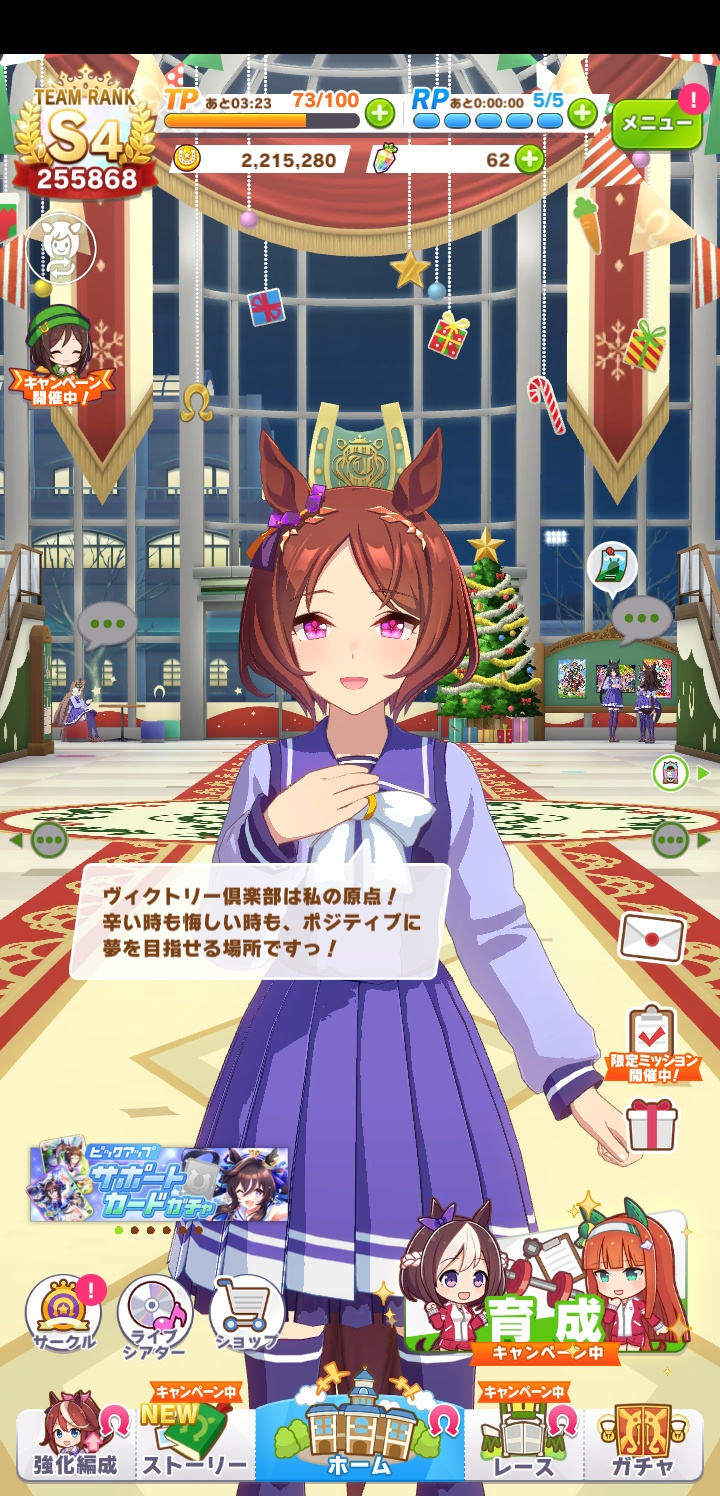720x1496 pixels.
Task: Open the gift box presents icon
Action: click(652, 1125)
